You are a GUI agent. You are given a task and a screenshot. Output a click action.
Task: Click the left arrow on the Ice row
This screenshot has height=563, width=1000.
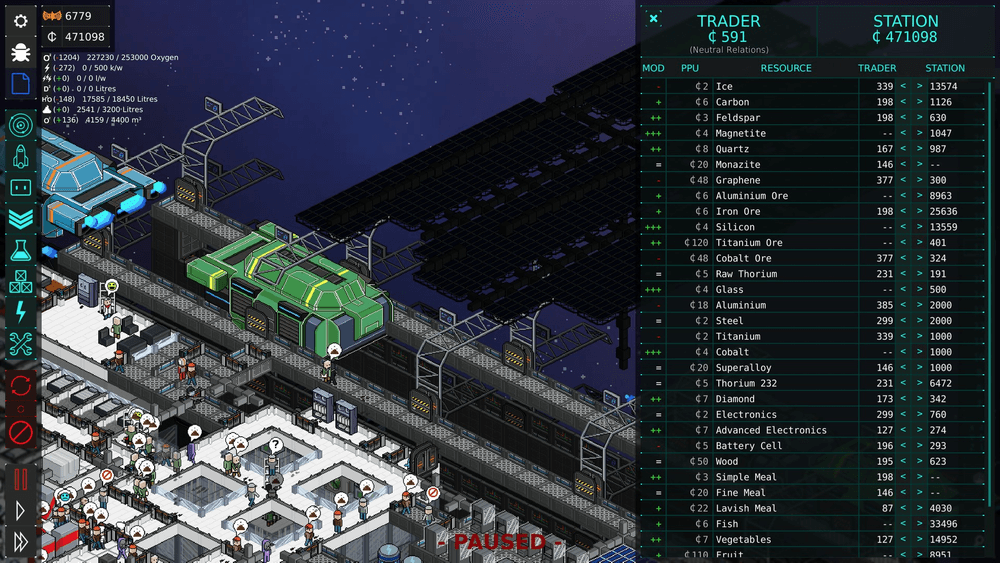pyautogui.click(x=903, y=87)
